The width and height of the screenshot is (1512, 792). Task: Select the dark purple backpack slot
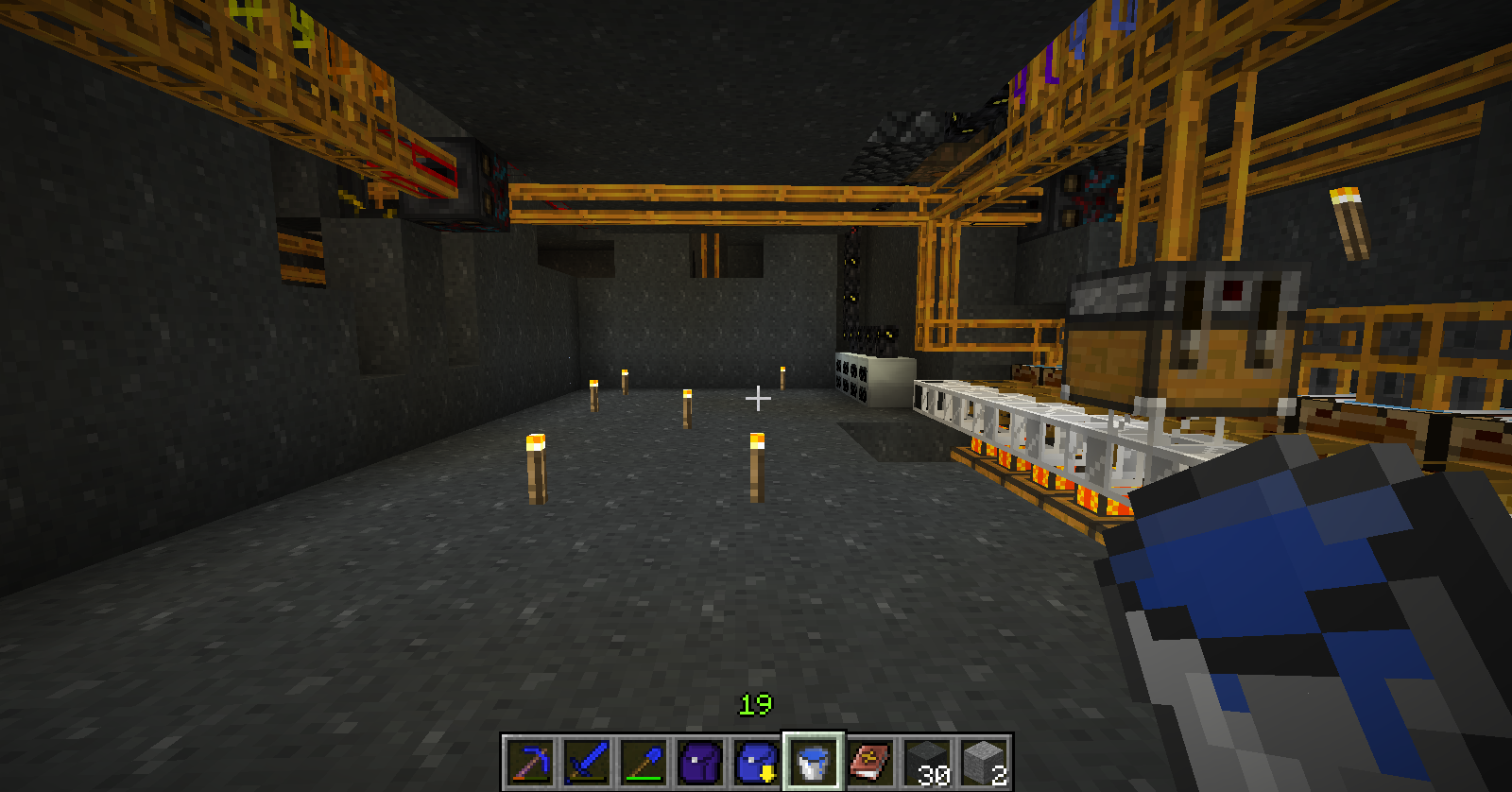pos(699,762)
